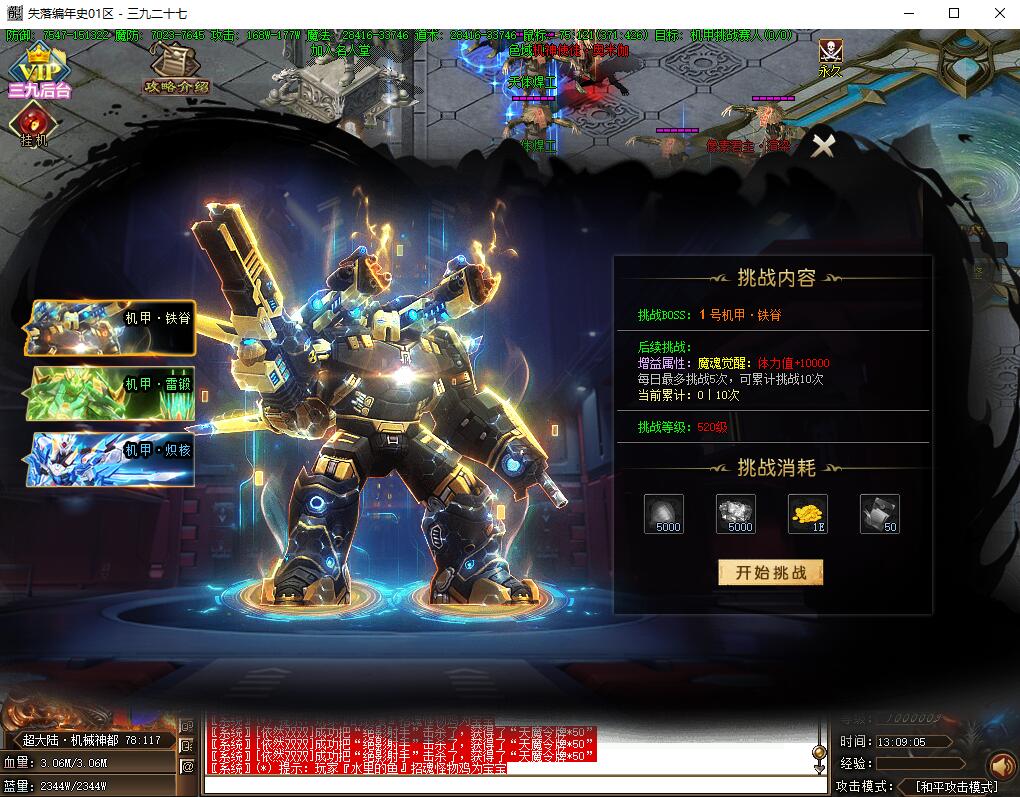Choose the 机甲·炽核 boss tab
Screen dimensions: 1020x797
pos(112,459)
